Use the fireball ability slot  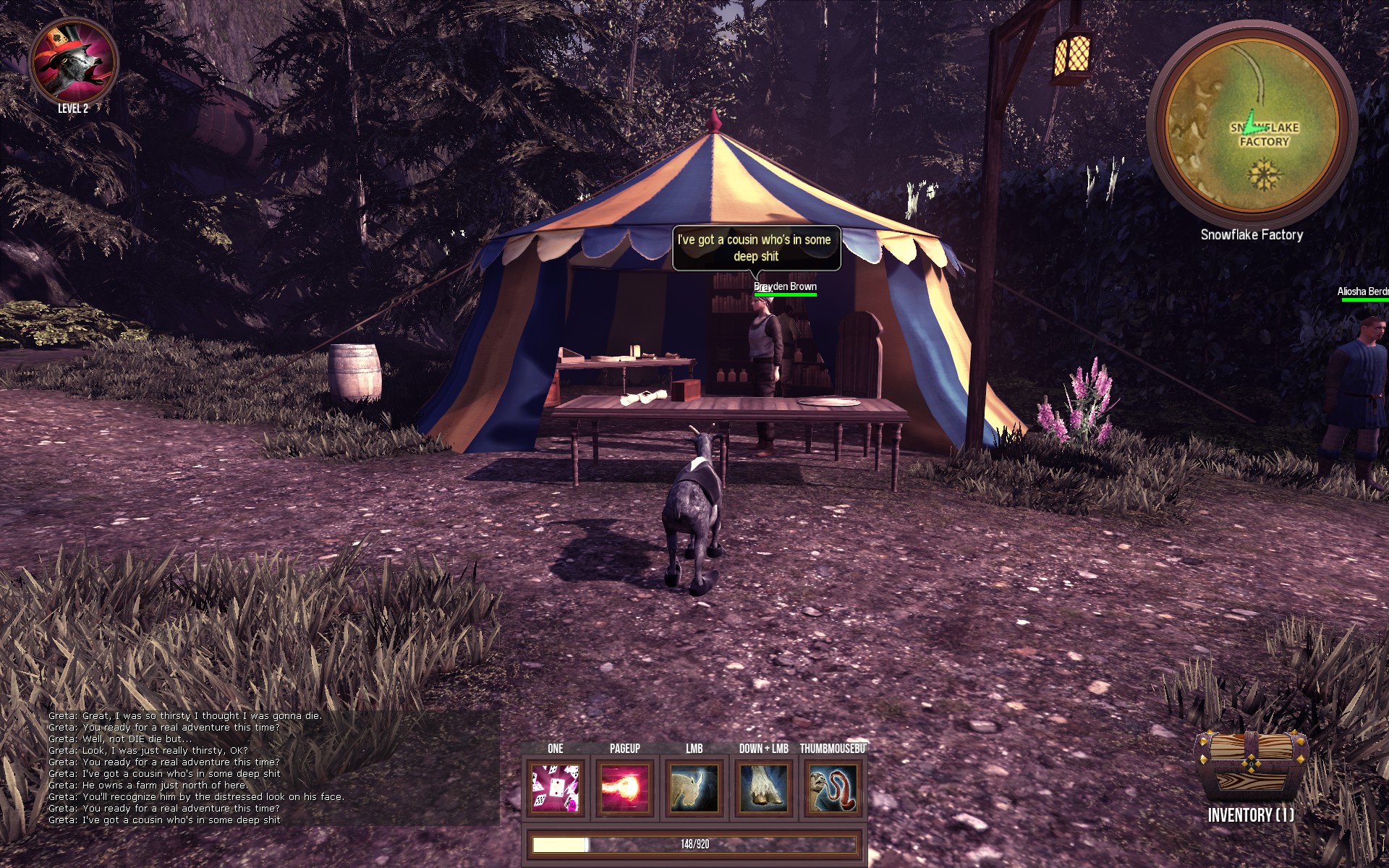pos(625,788)
